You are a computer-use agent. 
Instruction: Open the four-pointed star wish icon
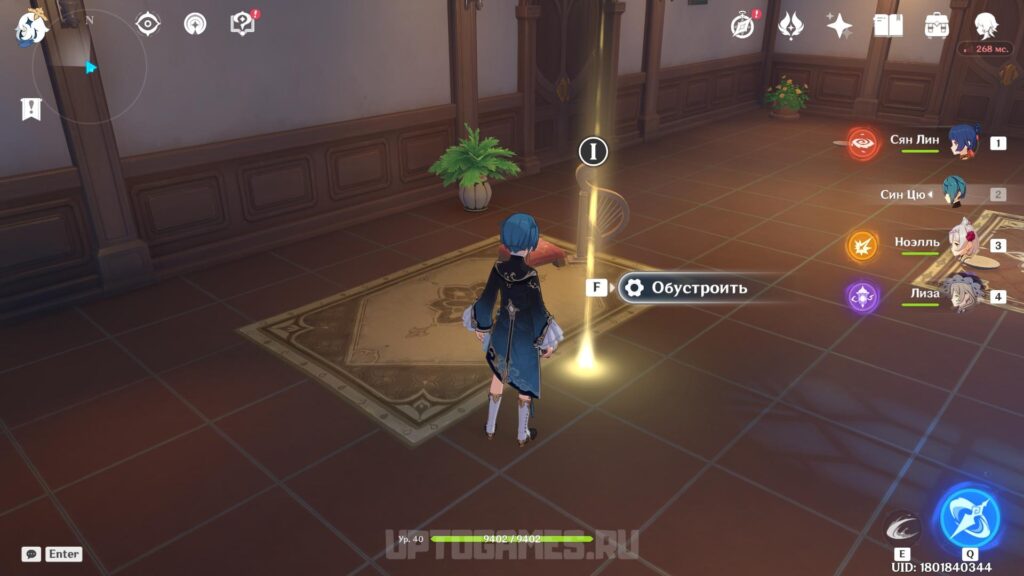(x=839, y=25)
